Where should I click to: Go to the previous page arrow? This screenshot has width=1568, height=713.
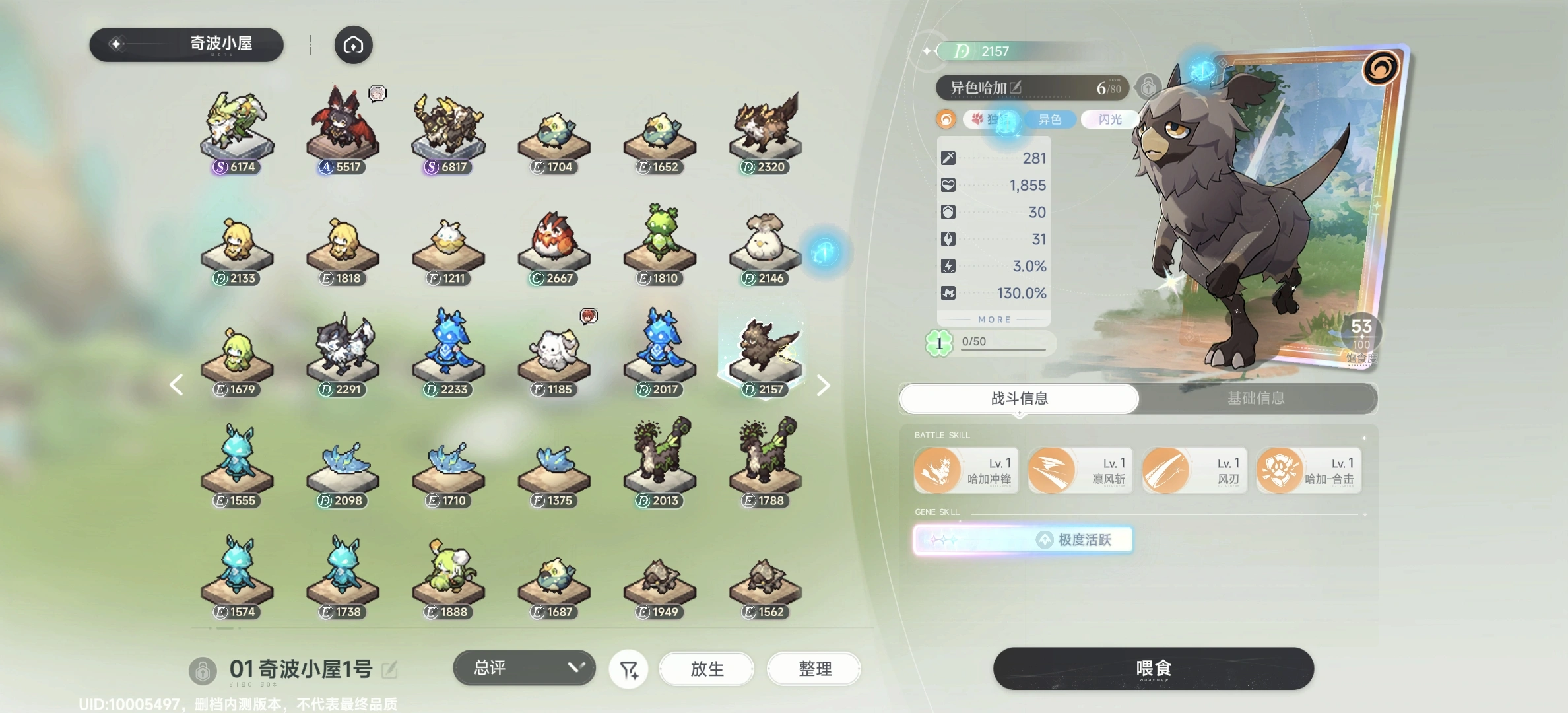tap(176, 385)
